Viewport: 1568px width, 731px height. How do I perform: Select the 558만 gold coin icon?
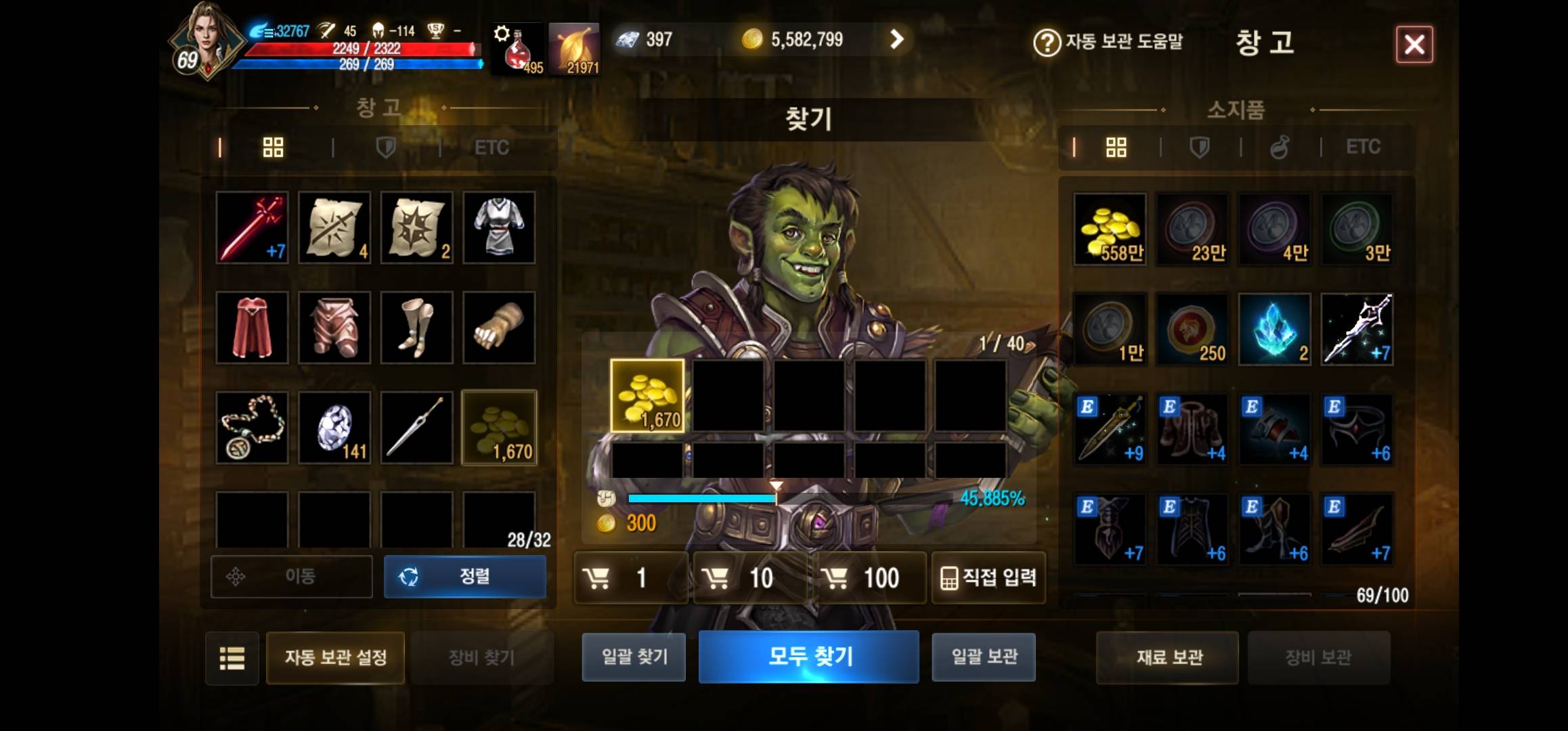tap(1110, 229)
